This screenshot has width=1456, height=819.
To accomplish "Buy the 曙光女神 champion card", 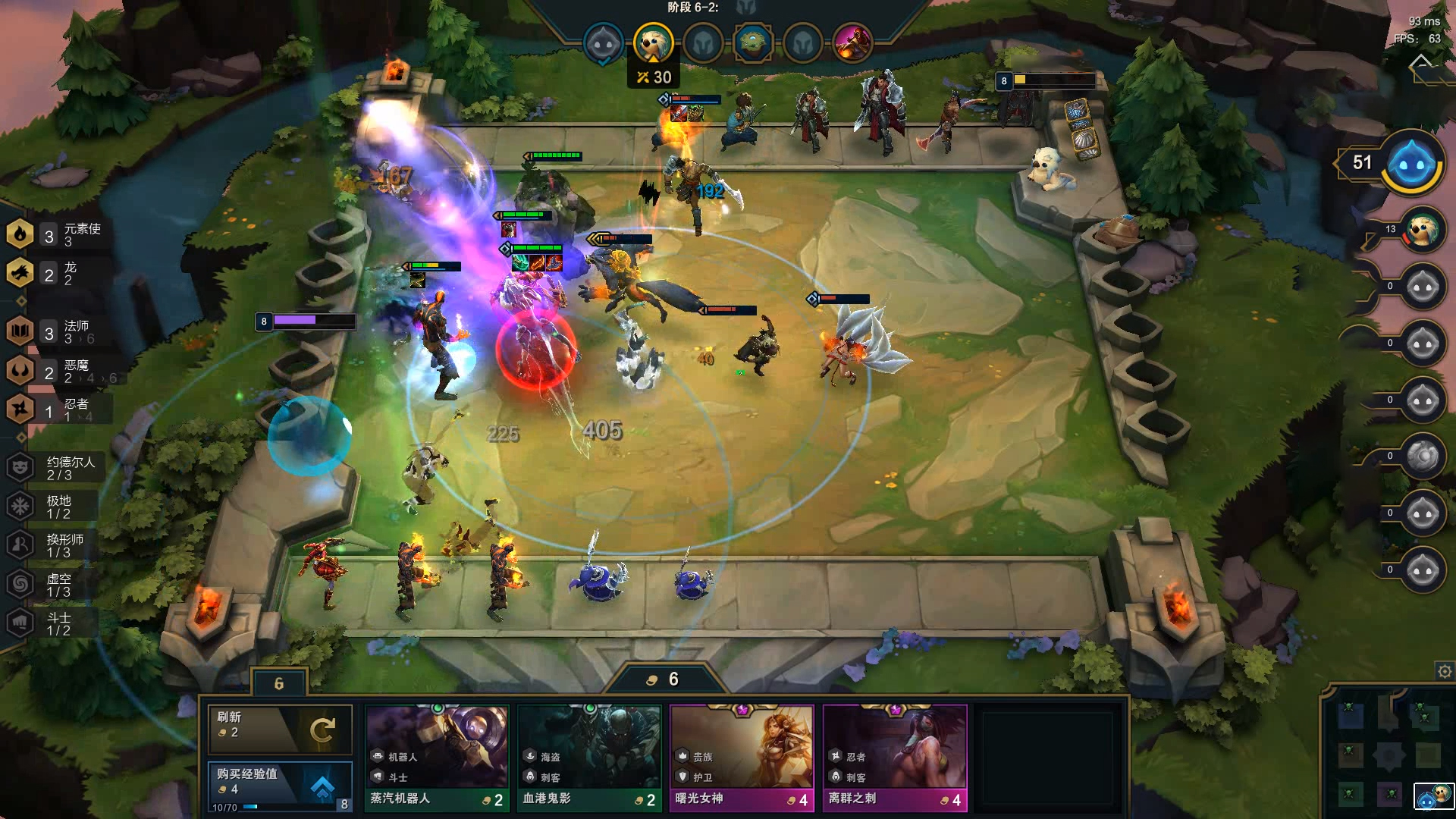I will point(742,757).
